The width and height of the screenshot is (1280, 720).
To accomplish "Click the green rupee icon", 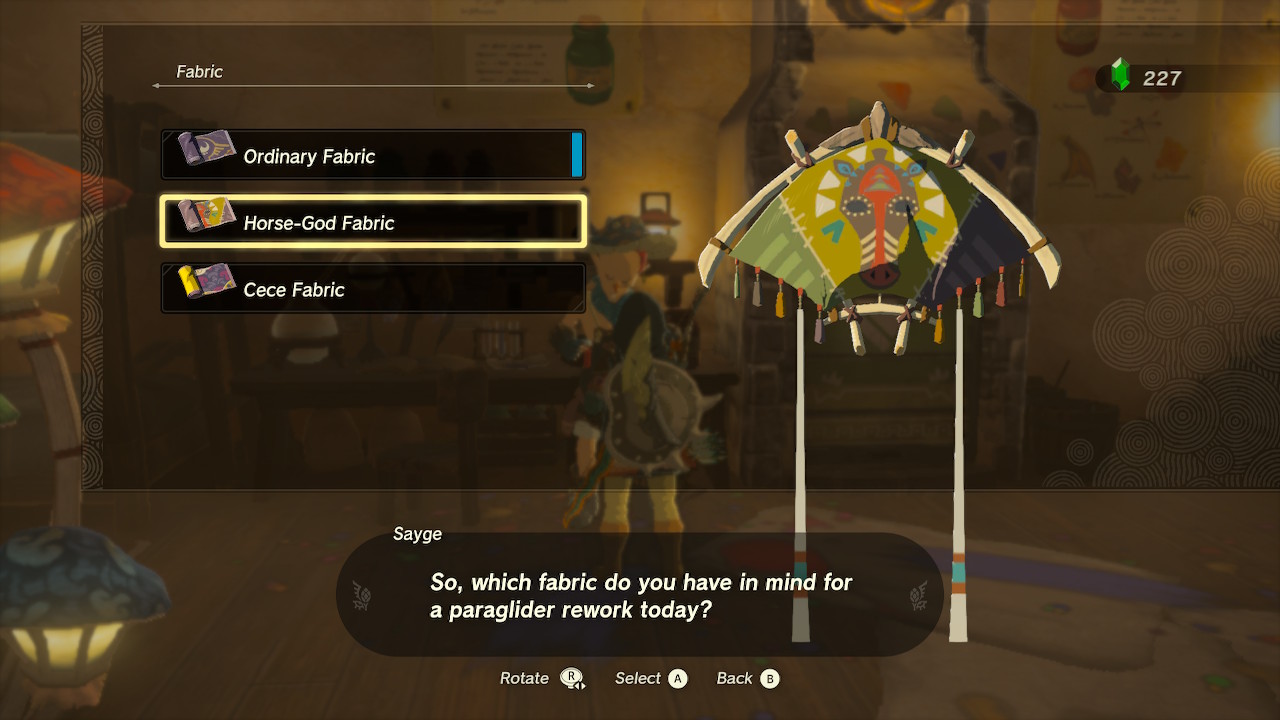I will pos(1119,75).
